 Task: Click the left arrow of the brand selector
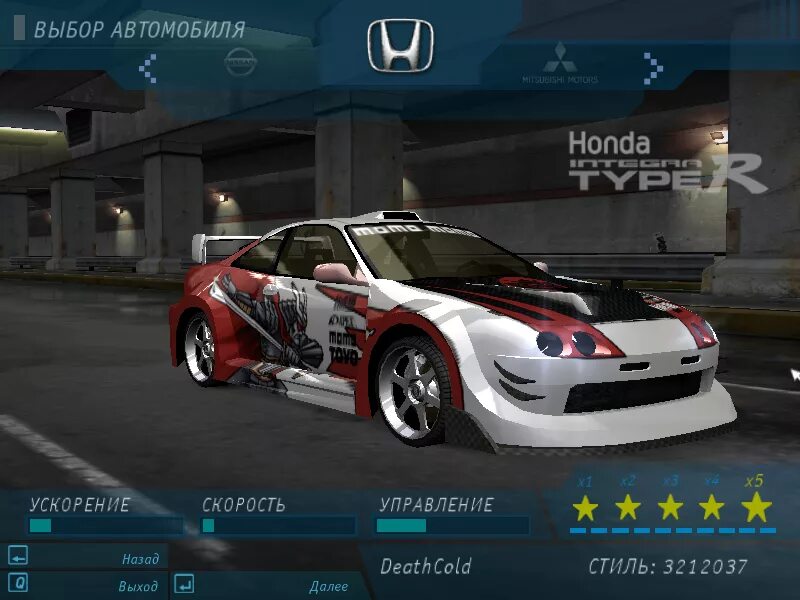point(148,68)
